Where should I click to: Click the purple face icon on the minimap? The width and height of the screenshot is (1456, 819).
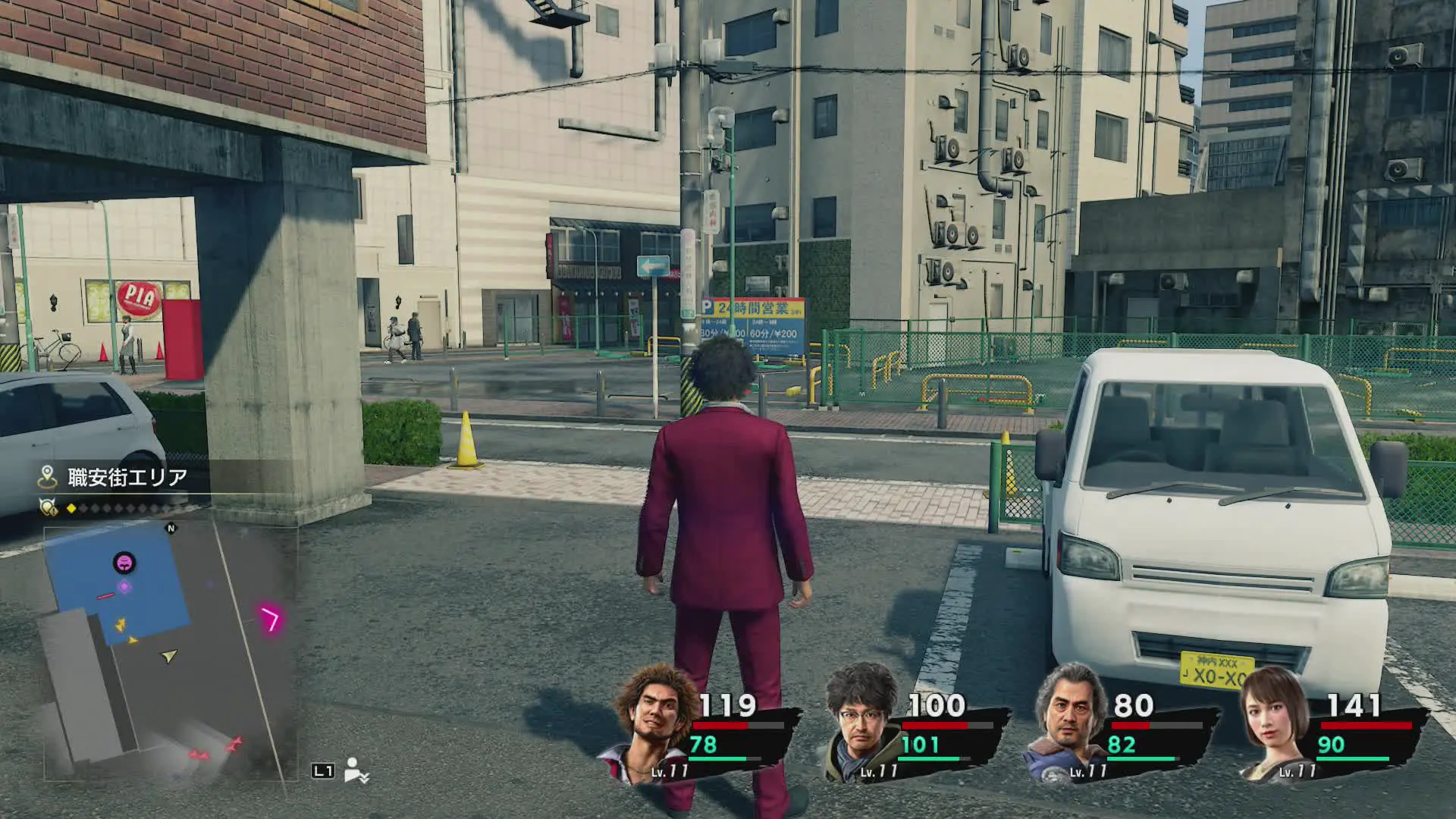point(124,563)
